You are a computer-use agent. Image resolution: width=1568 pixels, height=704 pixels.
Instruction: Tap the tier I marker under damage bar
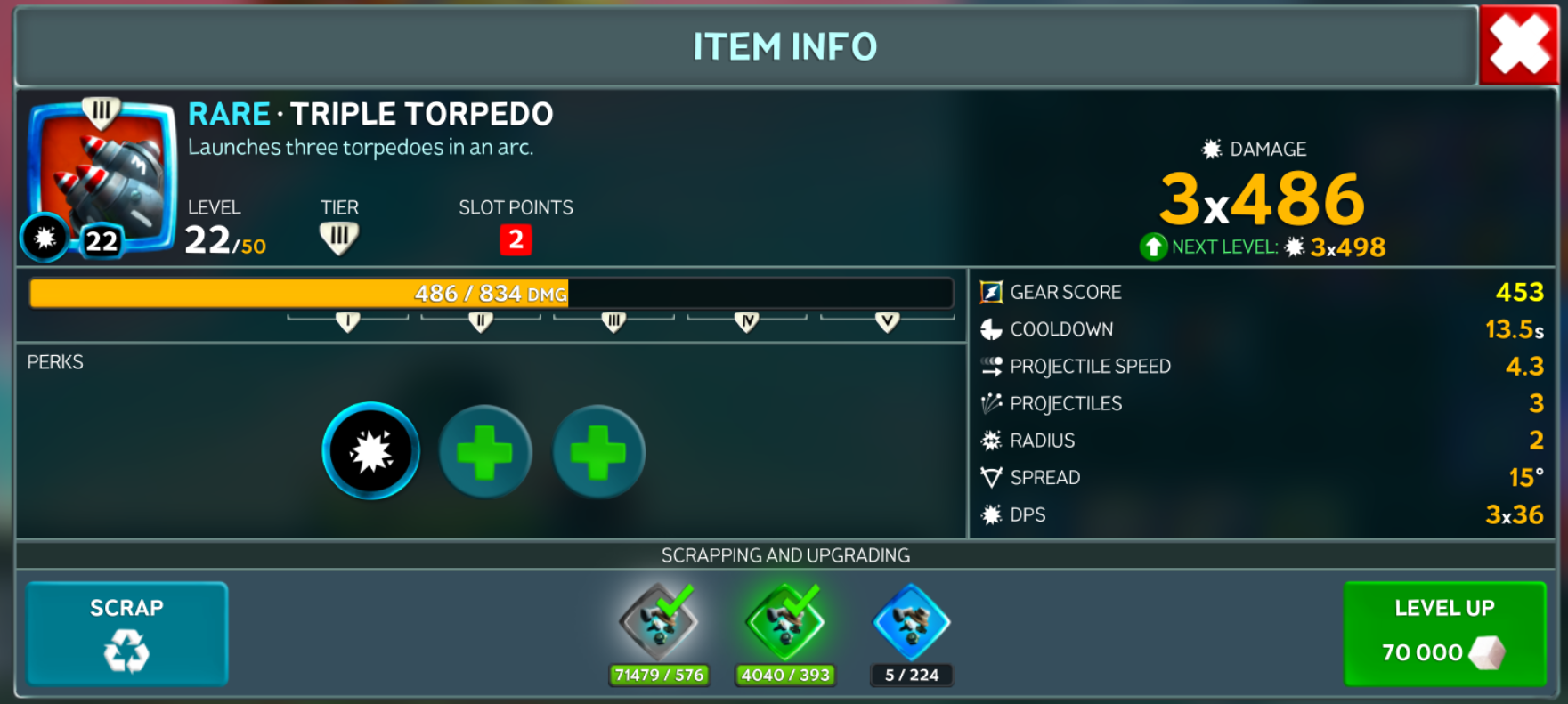click(347, 321)
